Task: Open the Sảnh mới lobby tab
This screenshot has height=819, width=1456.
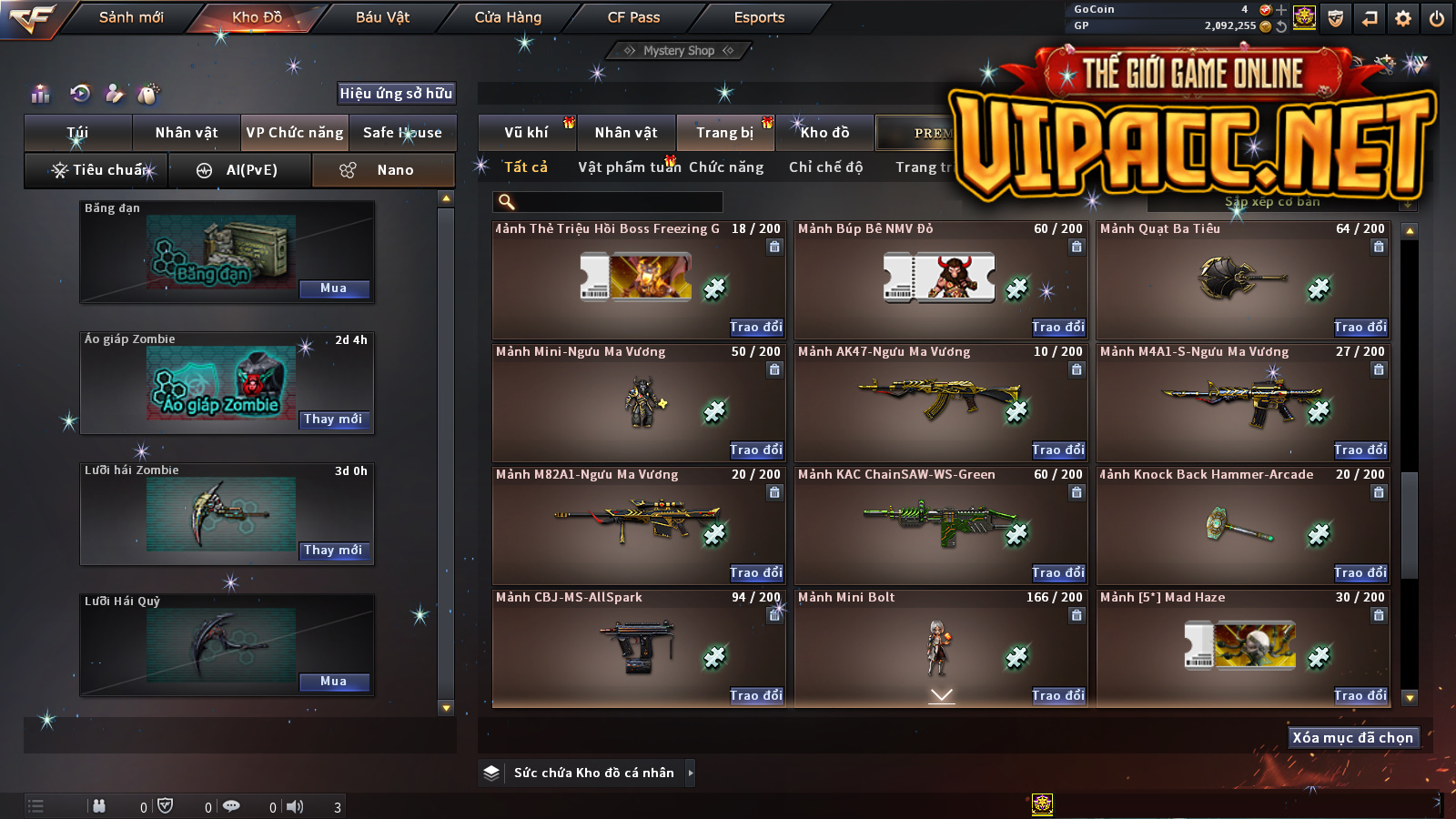Action: 131,17
